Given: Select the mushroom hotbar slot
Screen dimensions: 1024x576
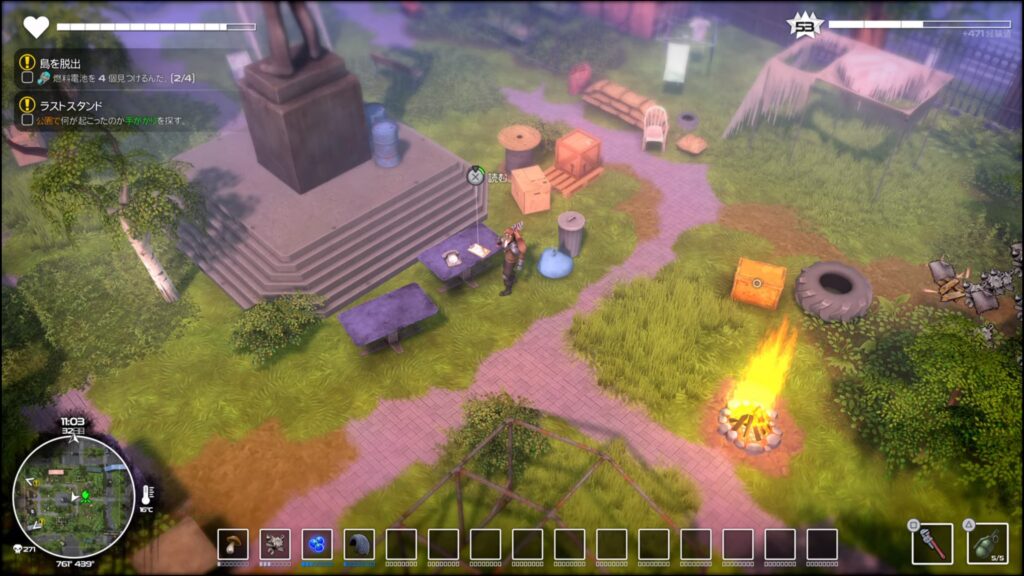Looking at the screenshot, I should click(x=233, y=544).
